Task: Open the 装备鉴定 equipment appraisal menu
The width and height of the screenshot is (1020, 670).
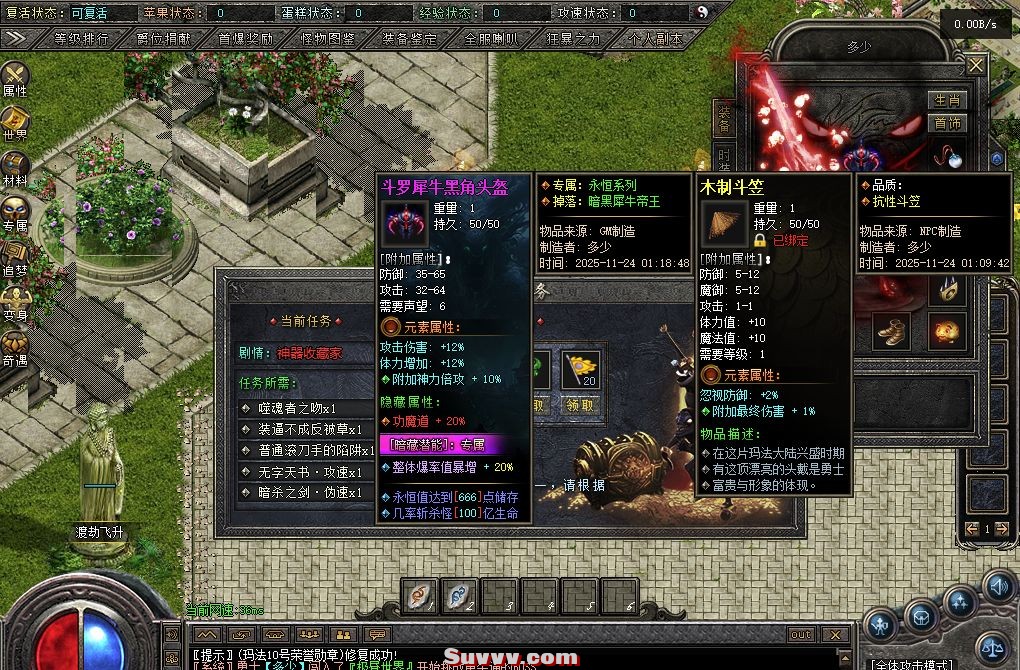Action: (x=410, y=39)
